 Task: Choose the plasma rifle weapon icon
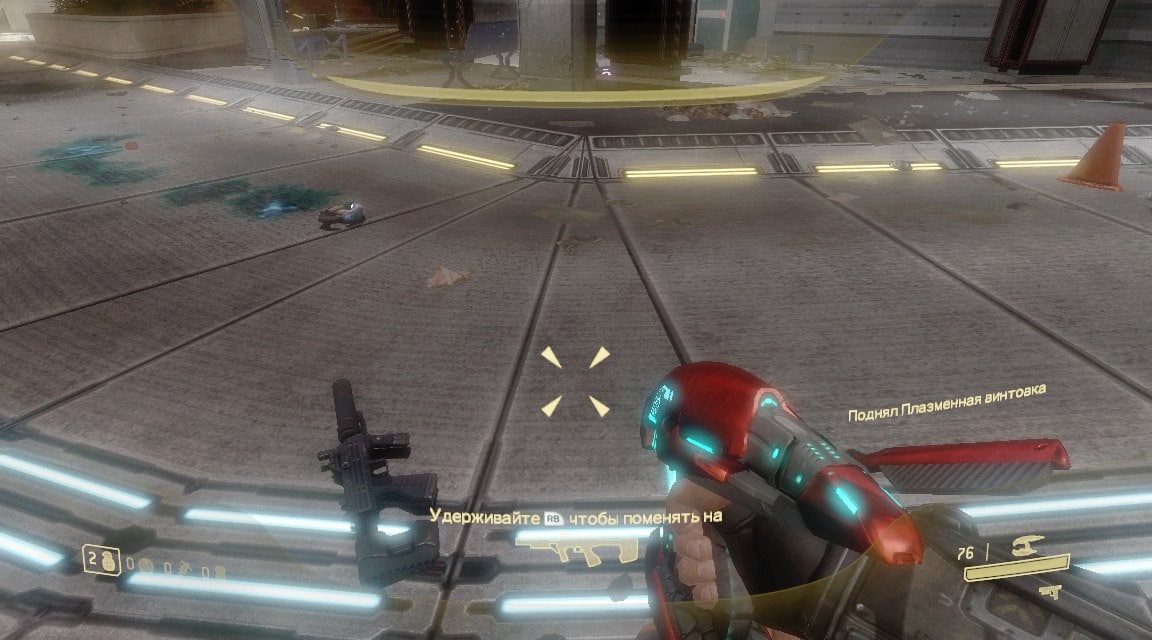pos(1027,547)
